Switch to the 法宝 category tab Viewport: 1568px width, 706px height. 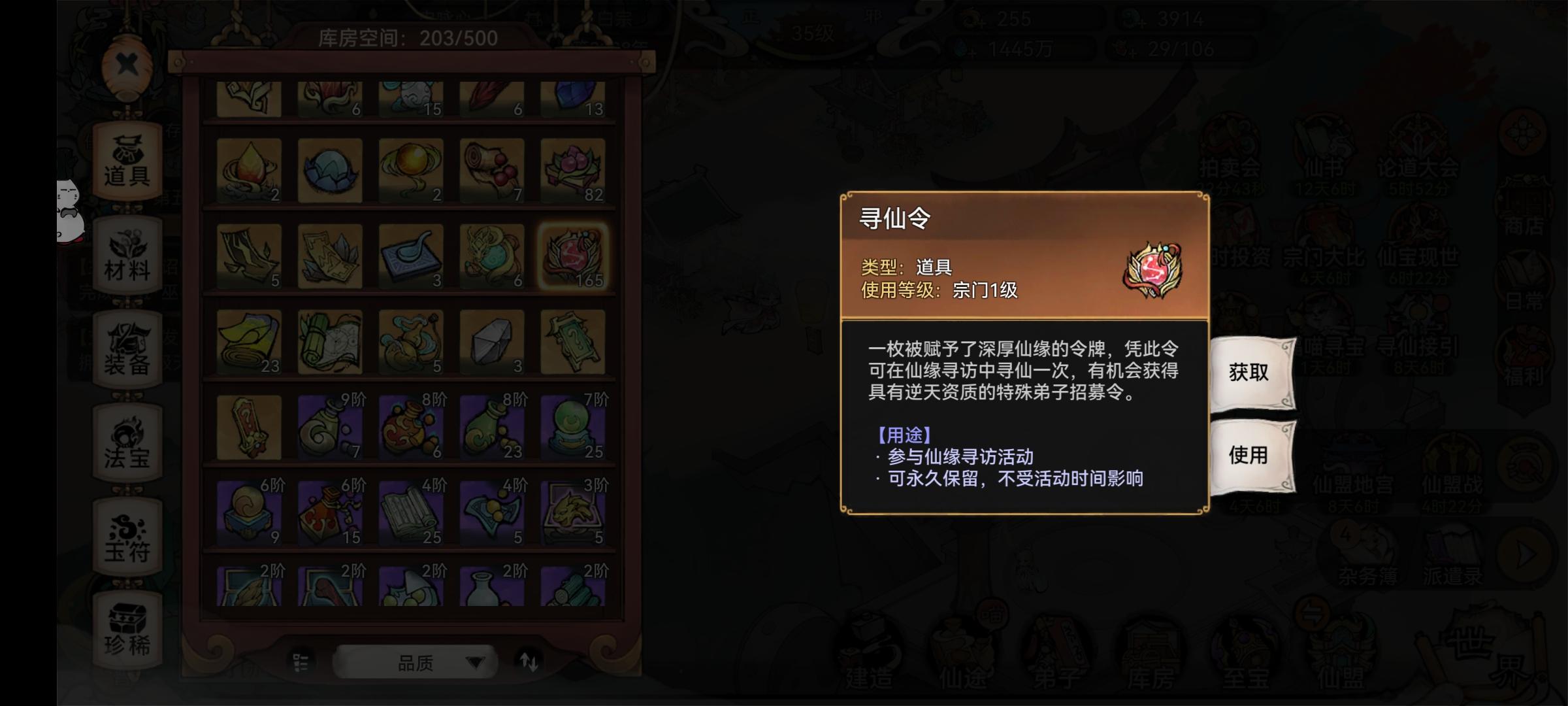click(128, 439)
